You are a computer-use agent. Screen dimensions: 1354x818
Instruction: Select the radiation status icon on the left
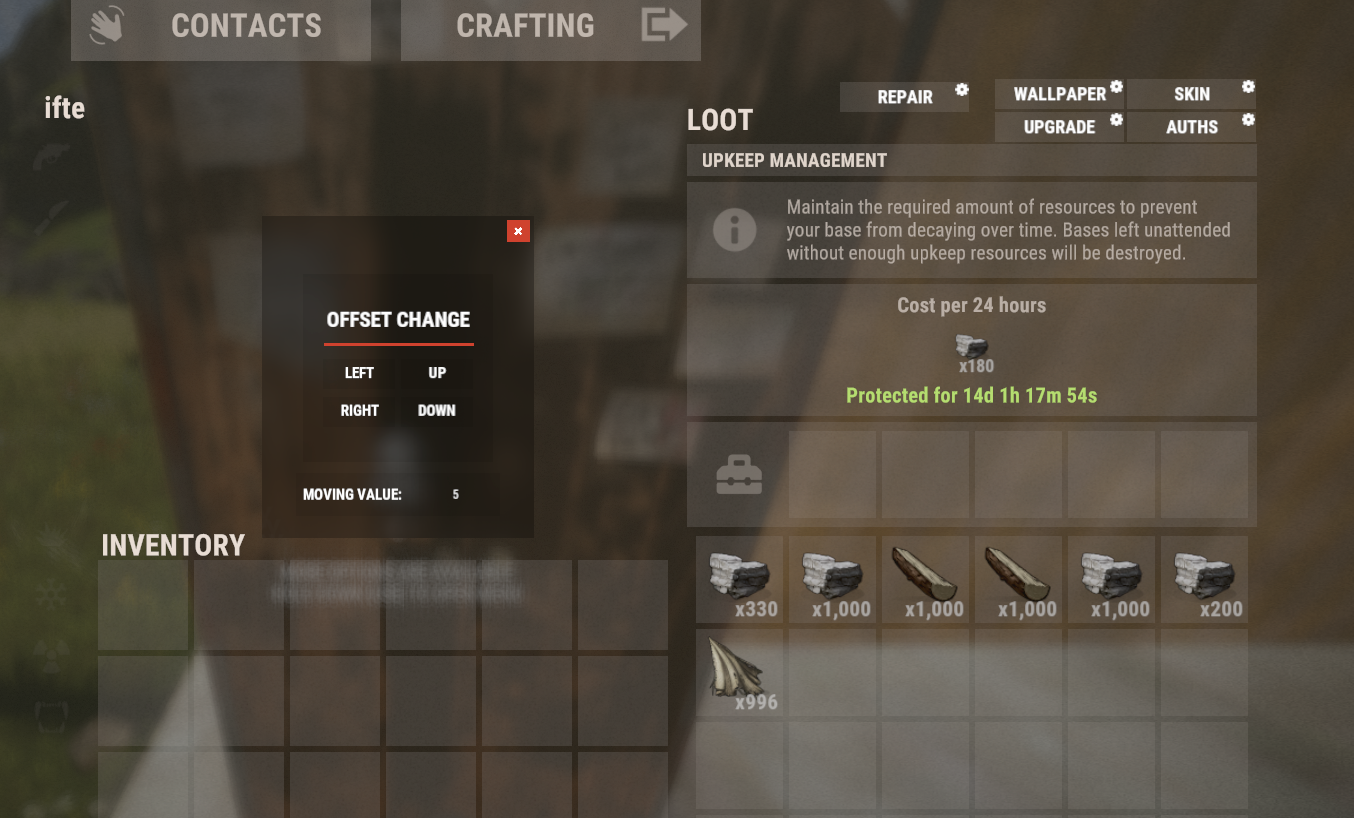click(x=49, y=655)
